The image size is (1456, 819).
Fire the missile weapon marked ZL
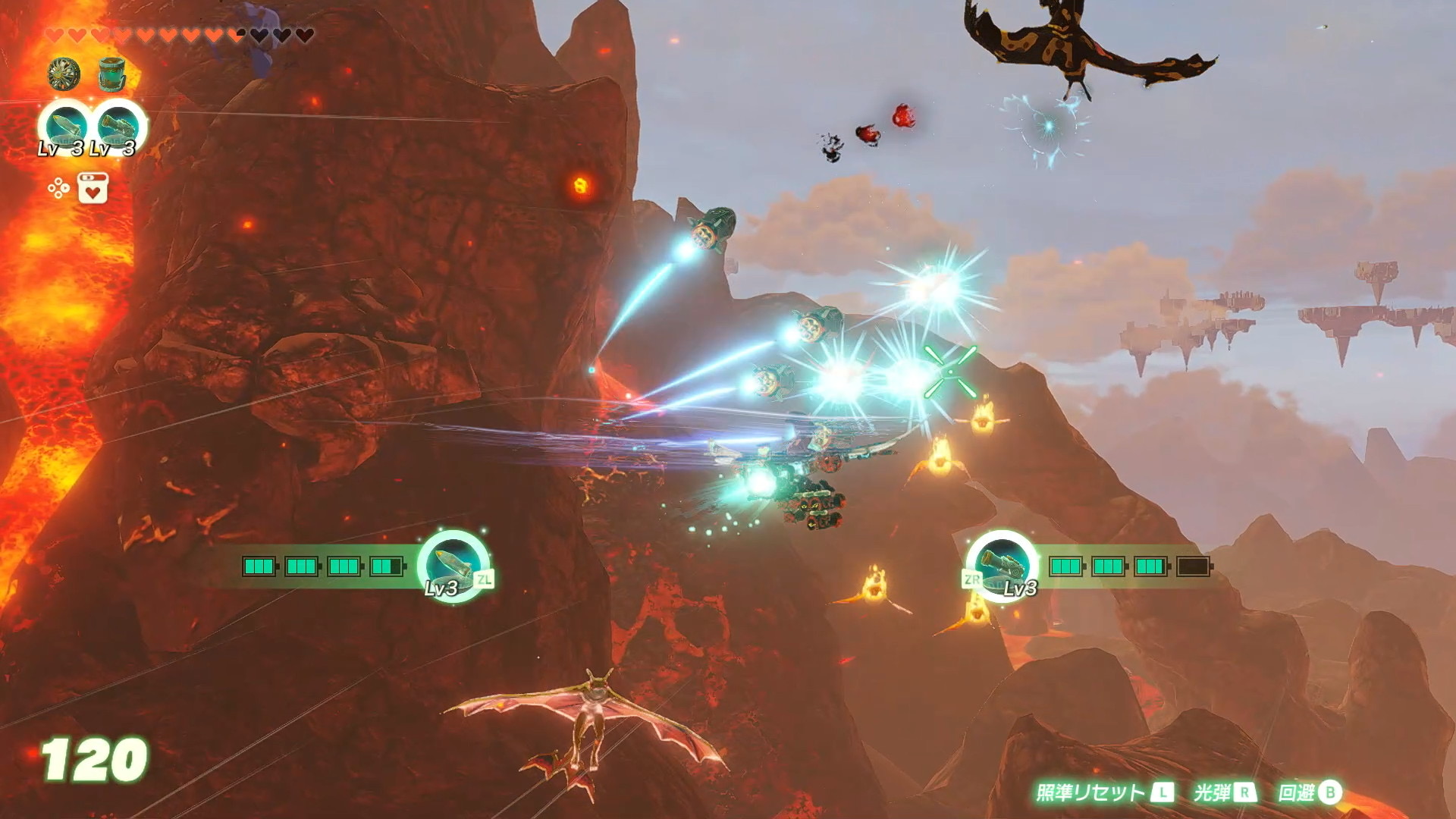point(453,565)
